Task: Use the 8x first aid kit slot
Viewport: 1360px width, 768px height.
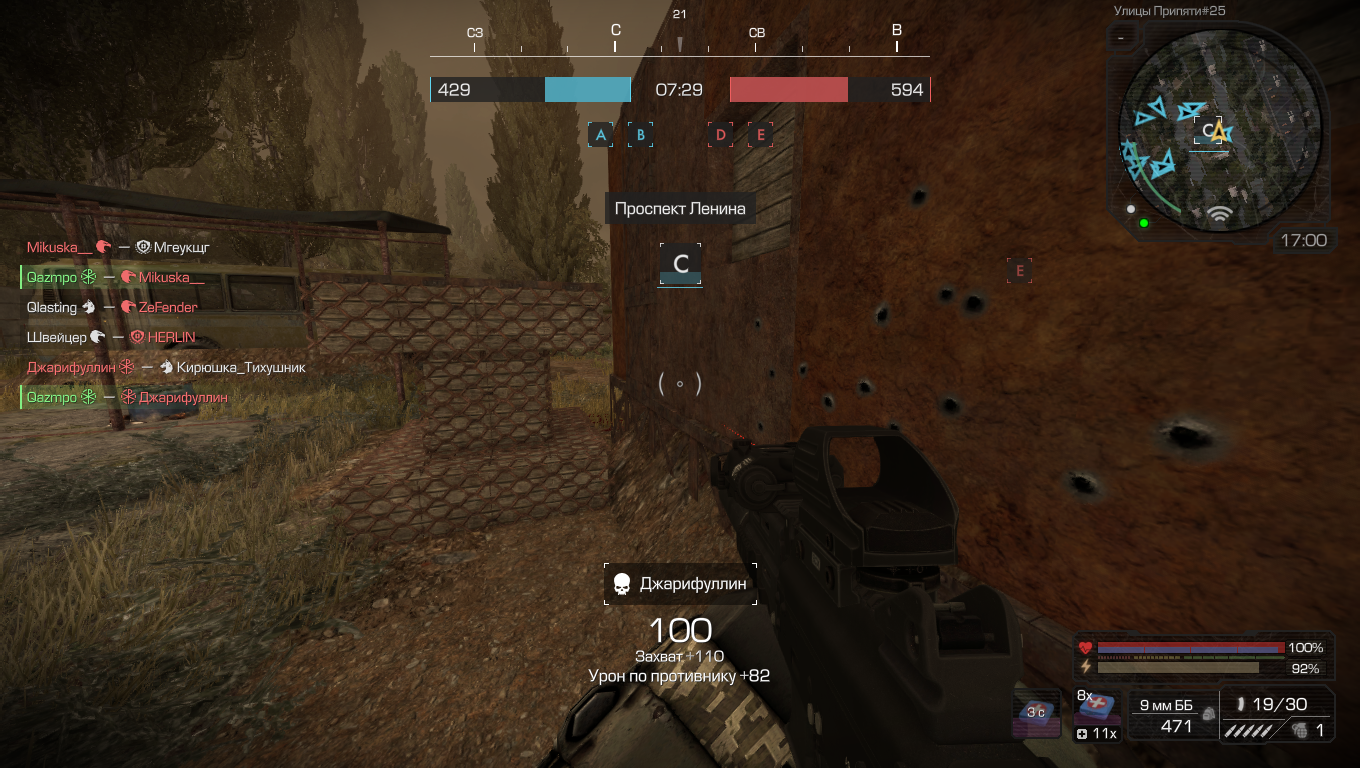Action: [1095, 707]
